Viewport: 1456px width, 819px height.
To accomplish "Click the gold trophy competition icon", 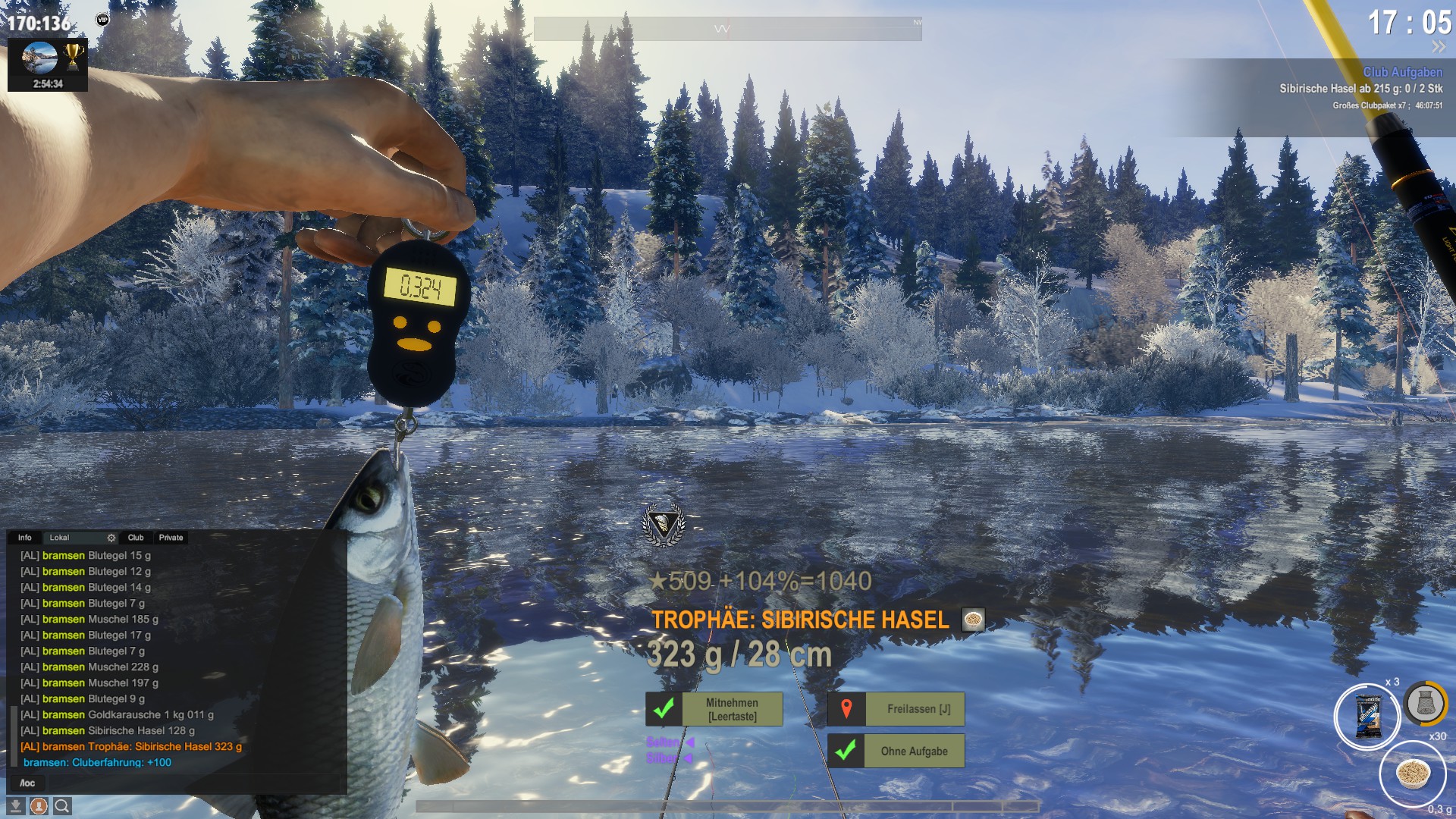I will click(x=73, y=56).
